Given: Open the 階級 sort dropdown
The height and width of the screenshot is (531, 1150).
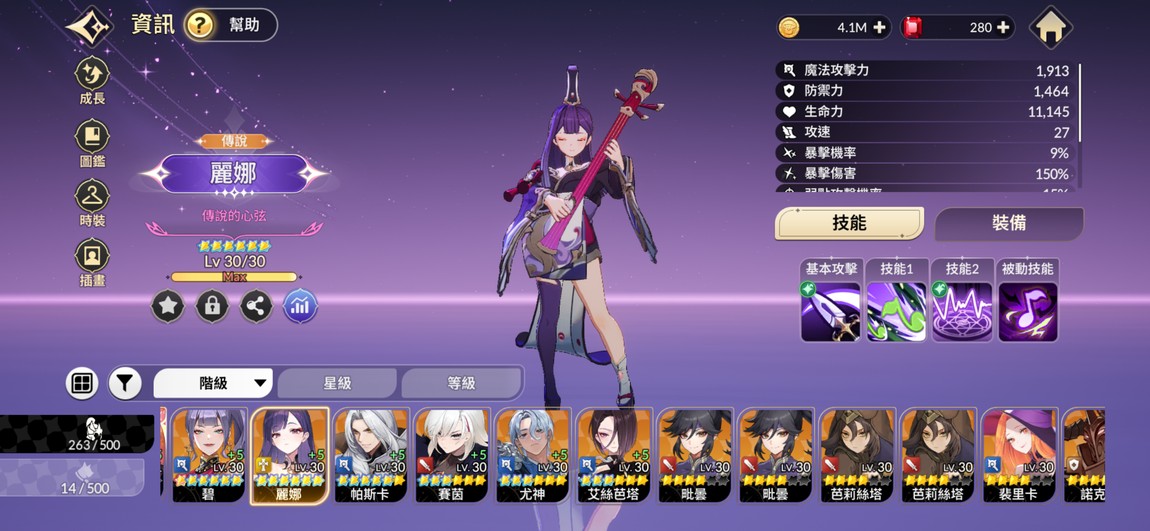Looking at the screenshot, I should 214,383.
